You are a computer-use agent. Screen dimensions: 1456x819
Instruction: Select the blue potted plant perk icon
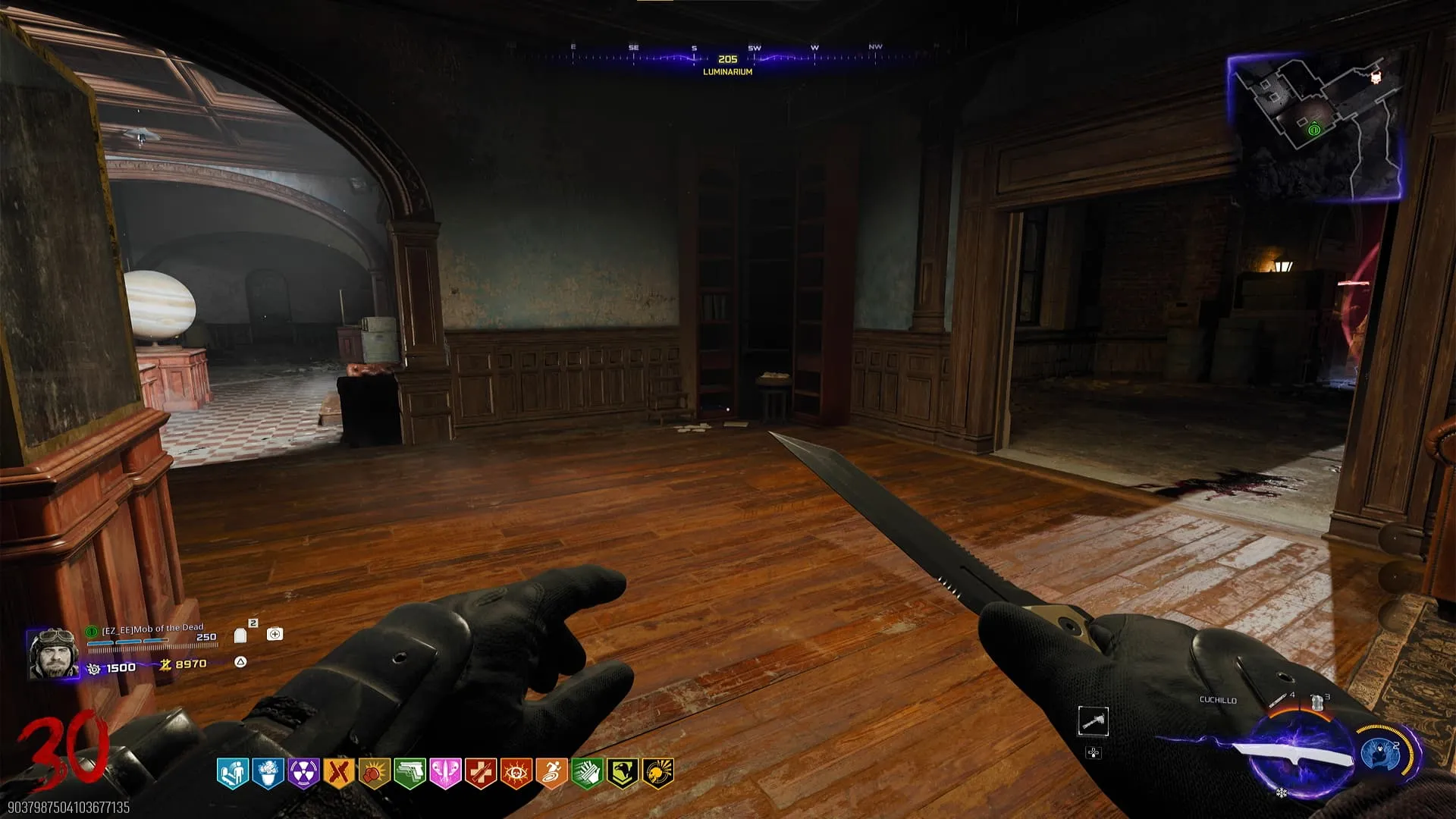pos(268,773)
